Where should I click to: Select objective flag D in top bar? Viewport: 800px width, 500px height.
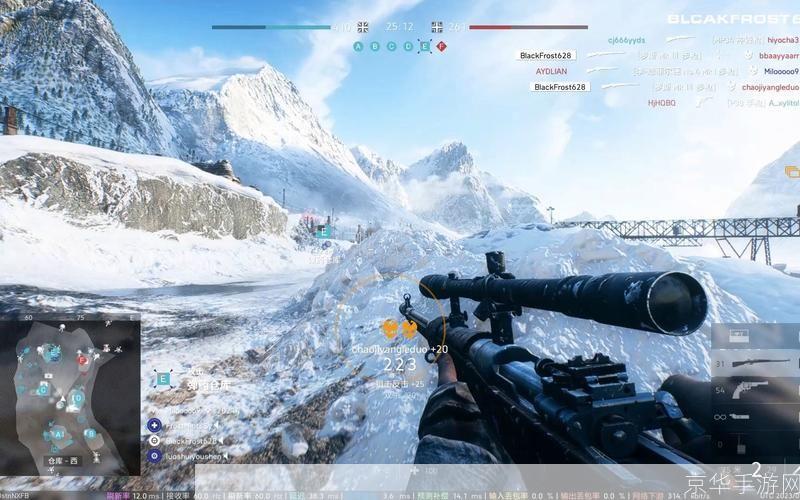[407, 46]
